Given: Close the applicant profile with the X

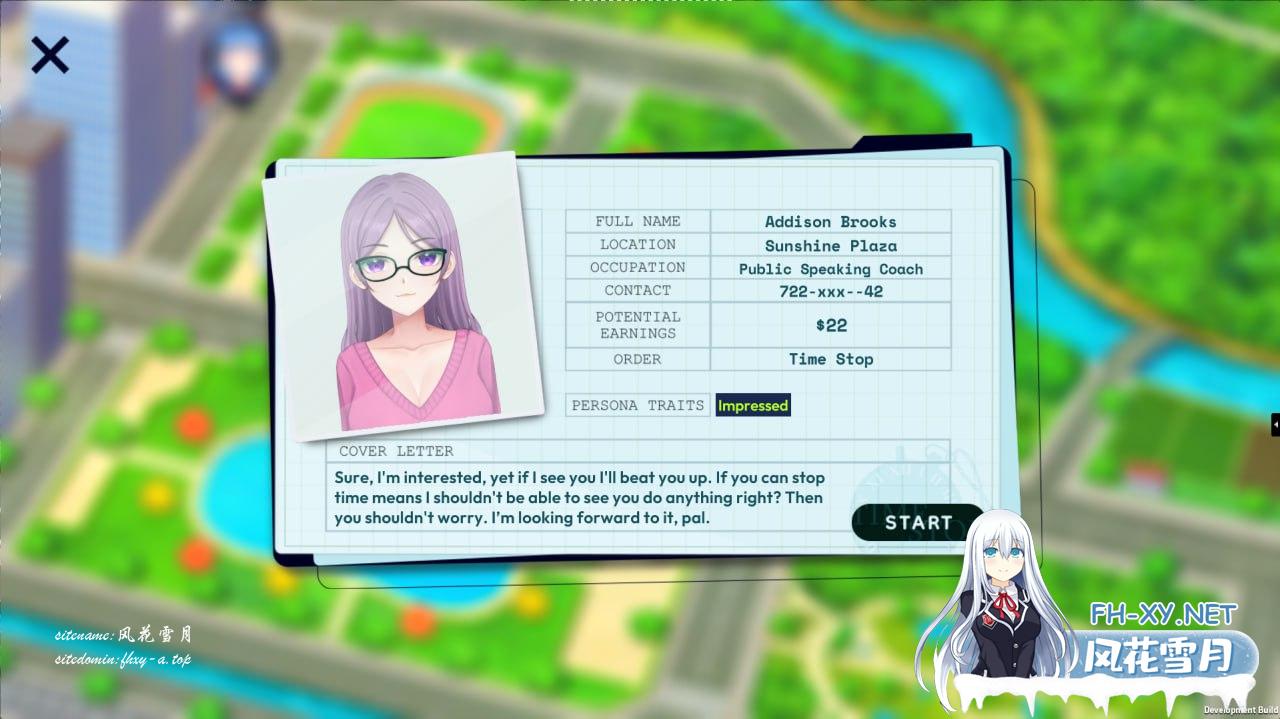Looking at the screenshot, I should click(49, 55).
